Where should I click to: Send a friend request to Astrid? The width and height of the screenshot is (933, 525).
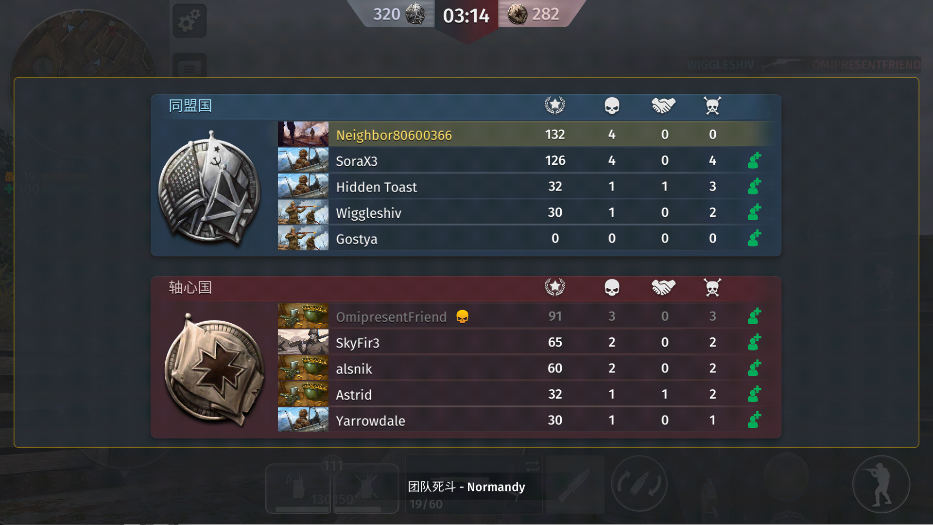coord(755,395)
